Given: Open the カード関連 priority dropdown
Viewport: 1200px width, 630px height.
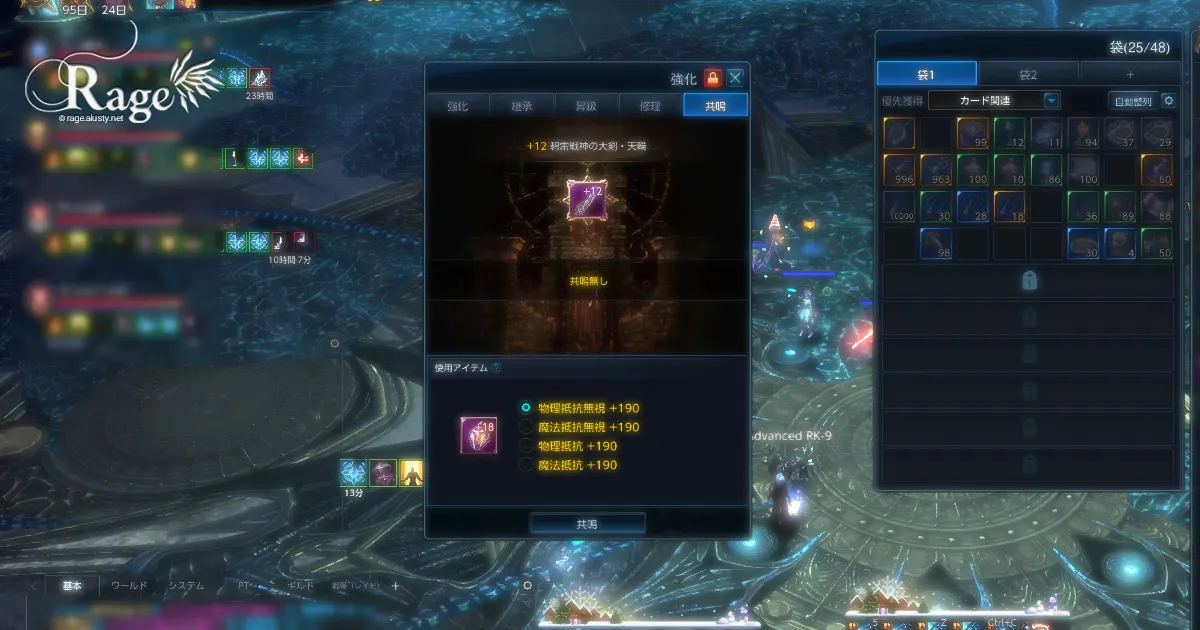Looking at the screenshot, I should (1051, 100).
